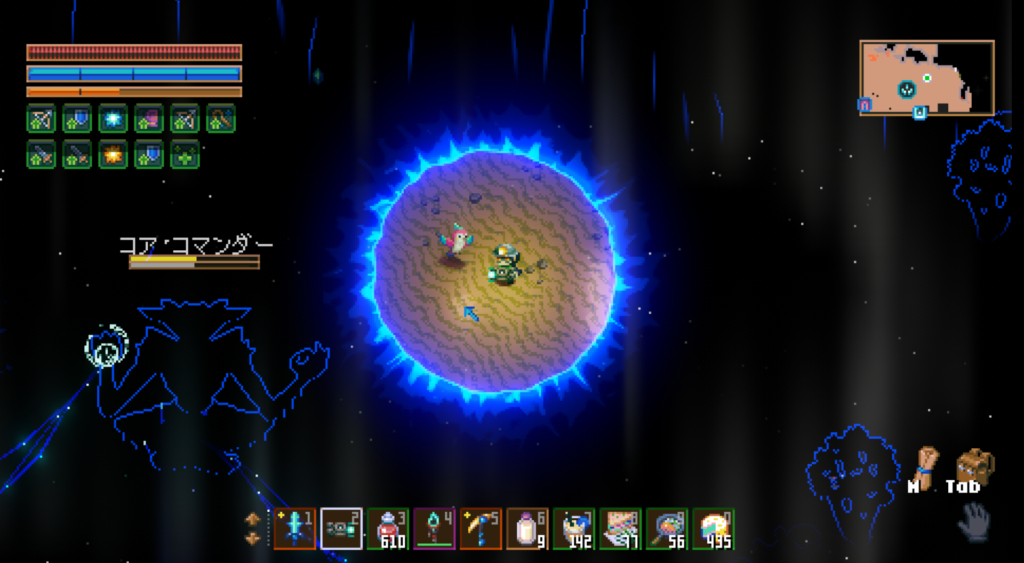Inspect the purple boot speed buff icon
Image resolution: width=1024 pixels, height=563 pixels.
point(149,119)
